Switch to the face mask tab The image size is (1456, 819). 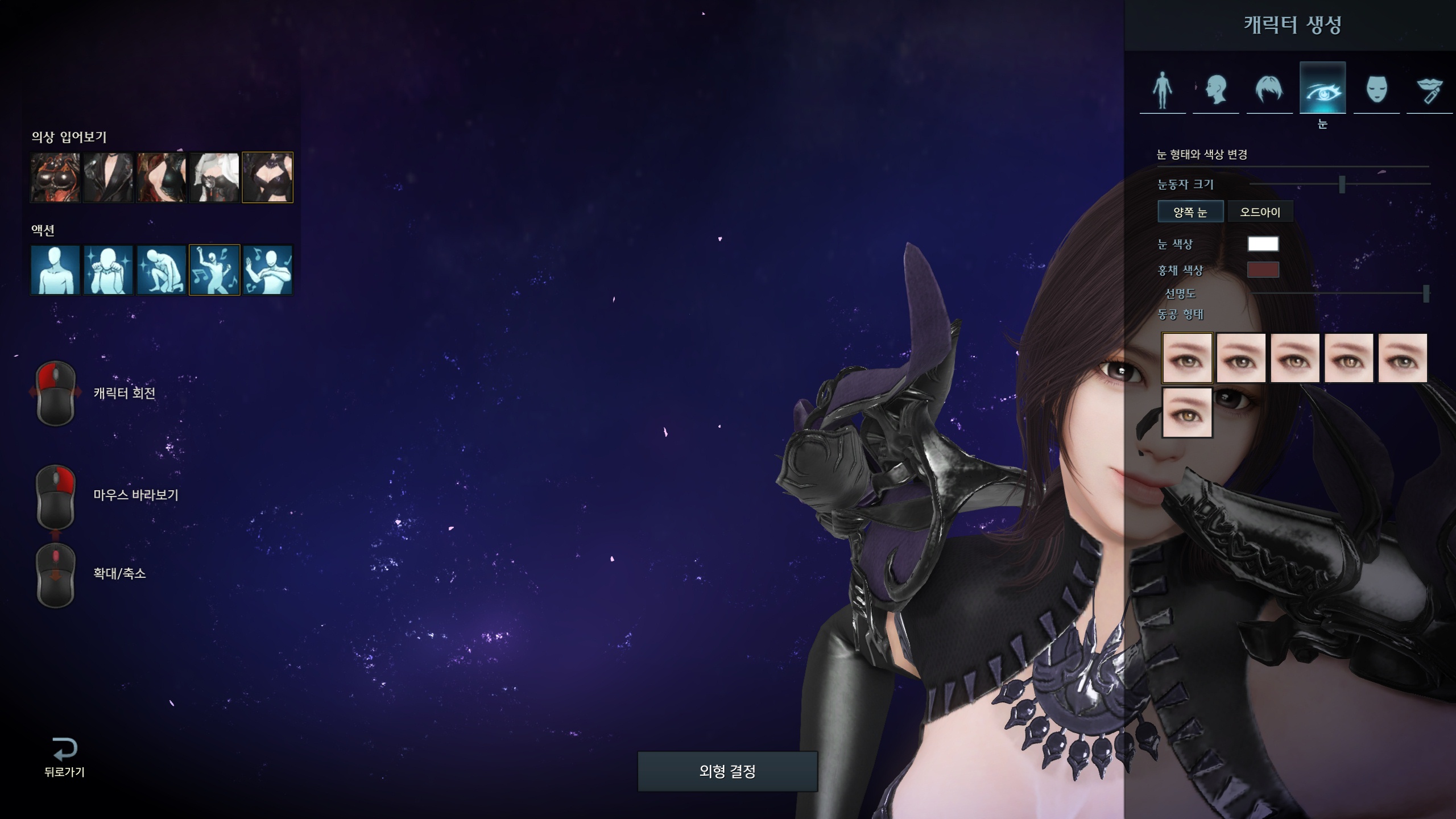pos(1376,90)
